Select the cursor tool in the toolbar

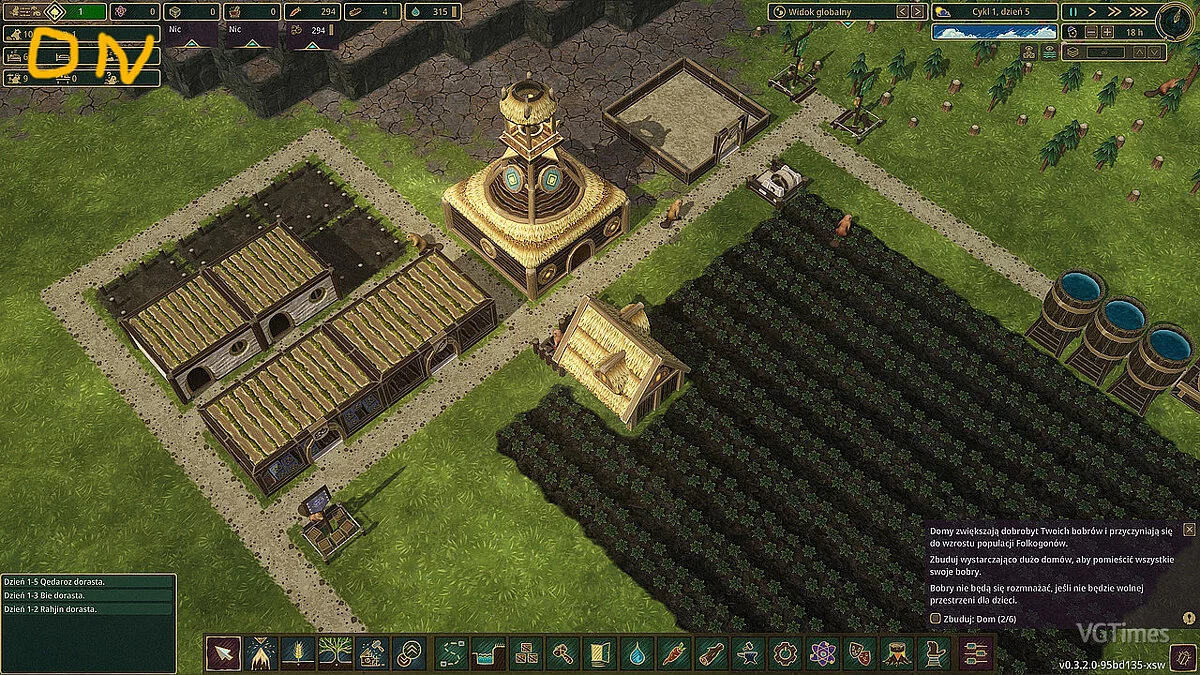(222, 653)
